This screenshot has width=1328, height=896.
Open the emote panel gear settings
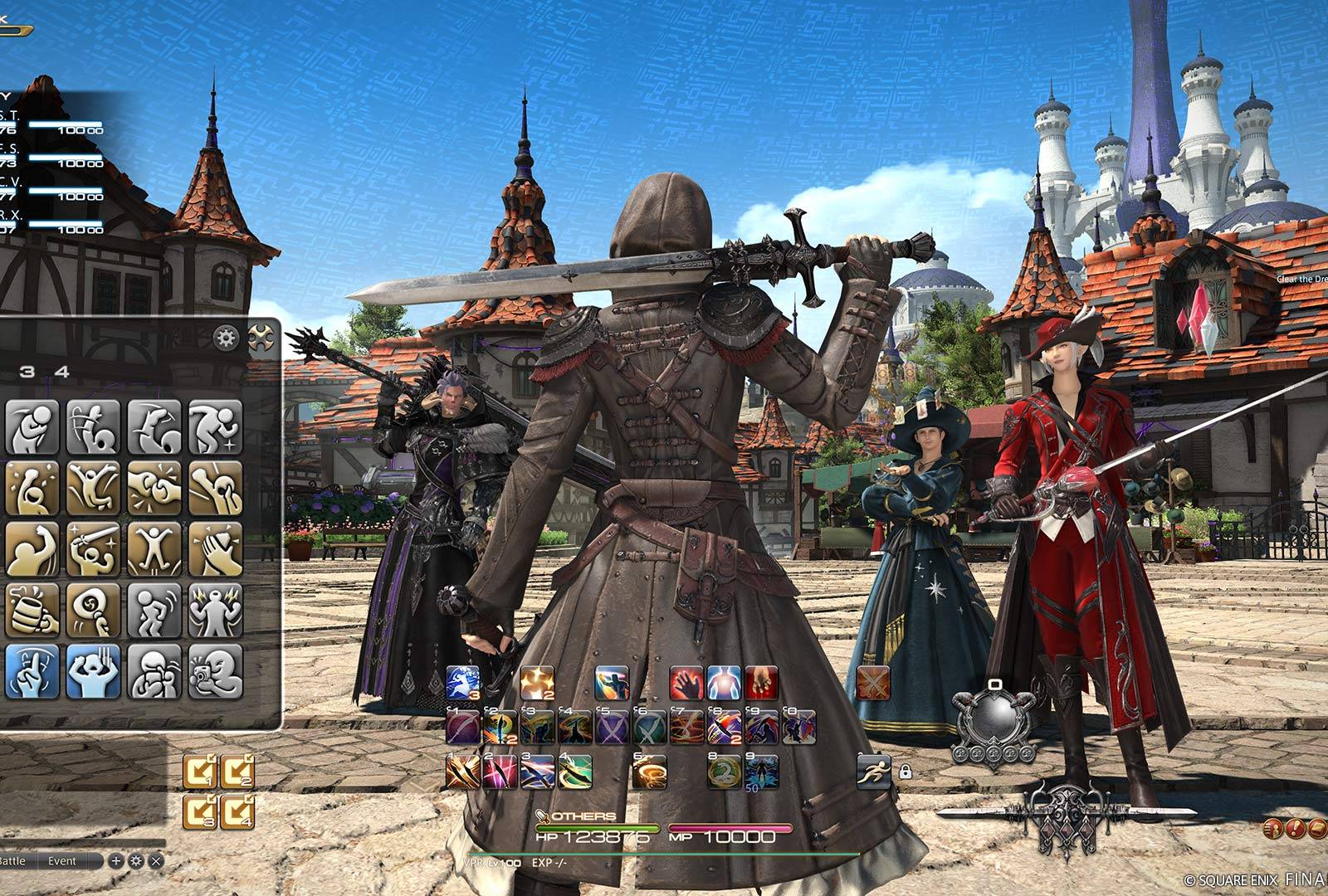[x=226, y=338]
